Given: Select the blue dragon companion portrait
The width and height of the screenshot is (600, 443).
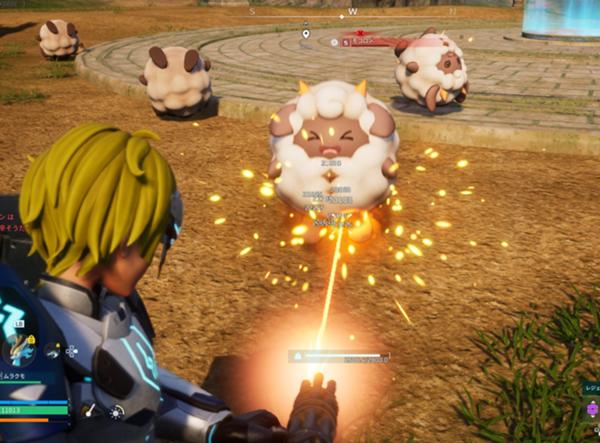Looking at the screenshot, I should point(18,350).
